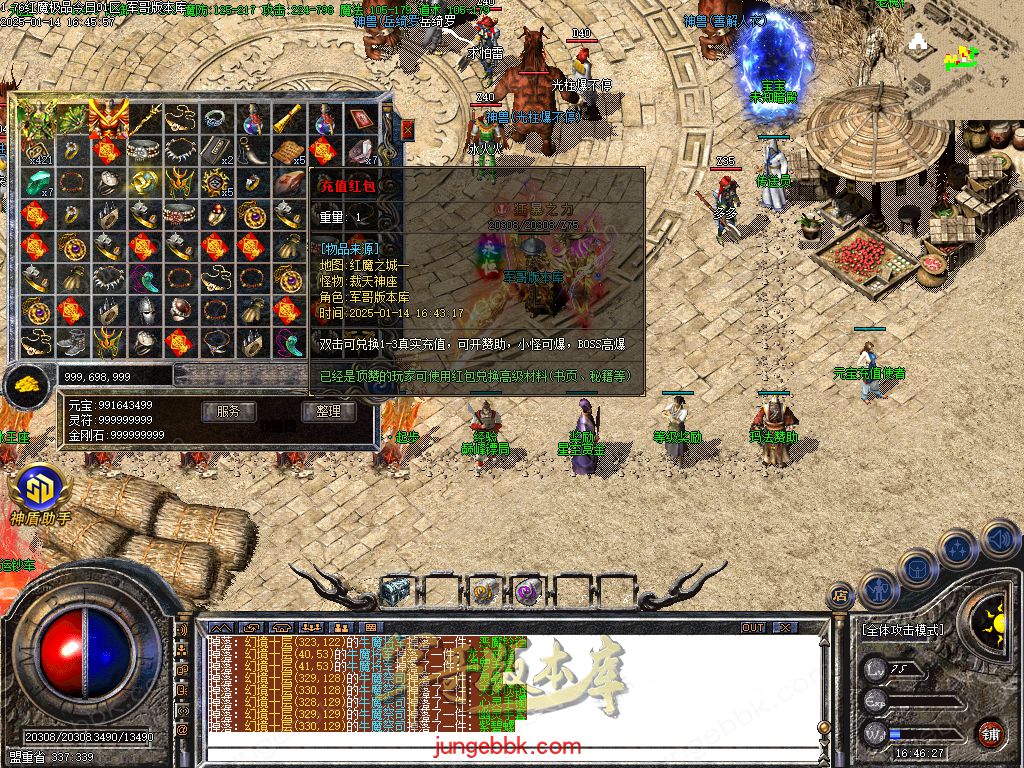Select the red book item slot
Viewport: 1024px width, 768px height.
tap(359, 119)
